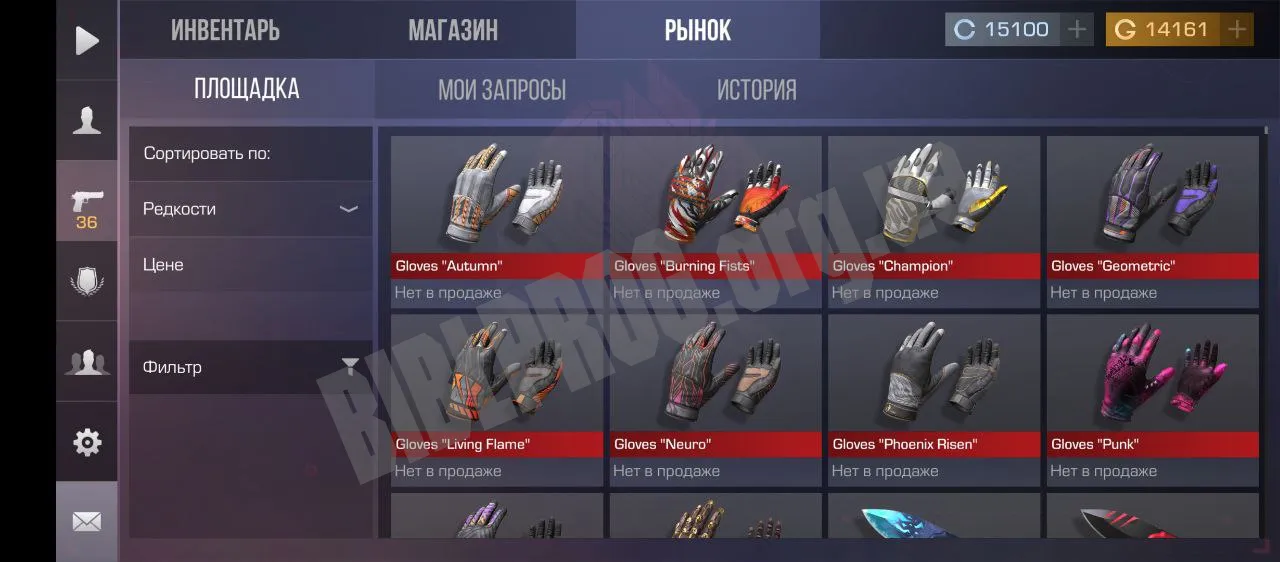Open the История sub-tab
This screenshot has height=562, width=1280.
[x=756, y=90]
